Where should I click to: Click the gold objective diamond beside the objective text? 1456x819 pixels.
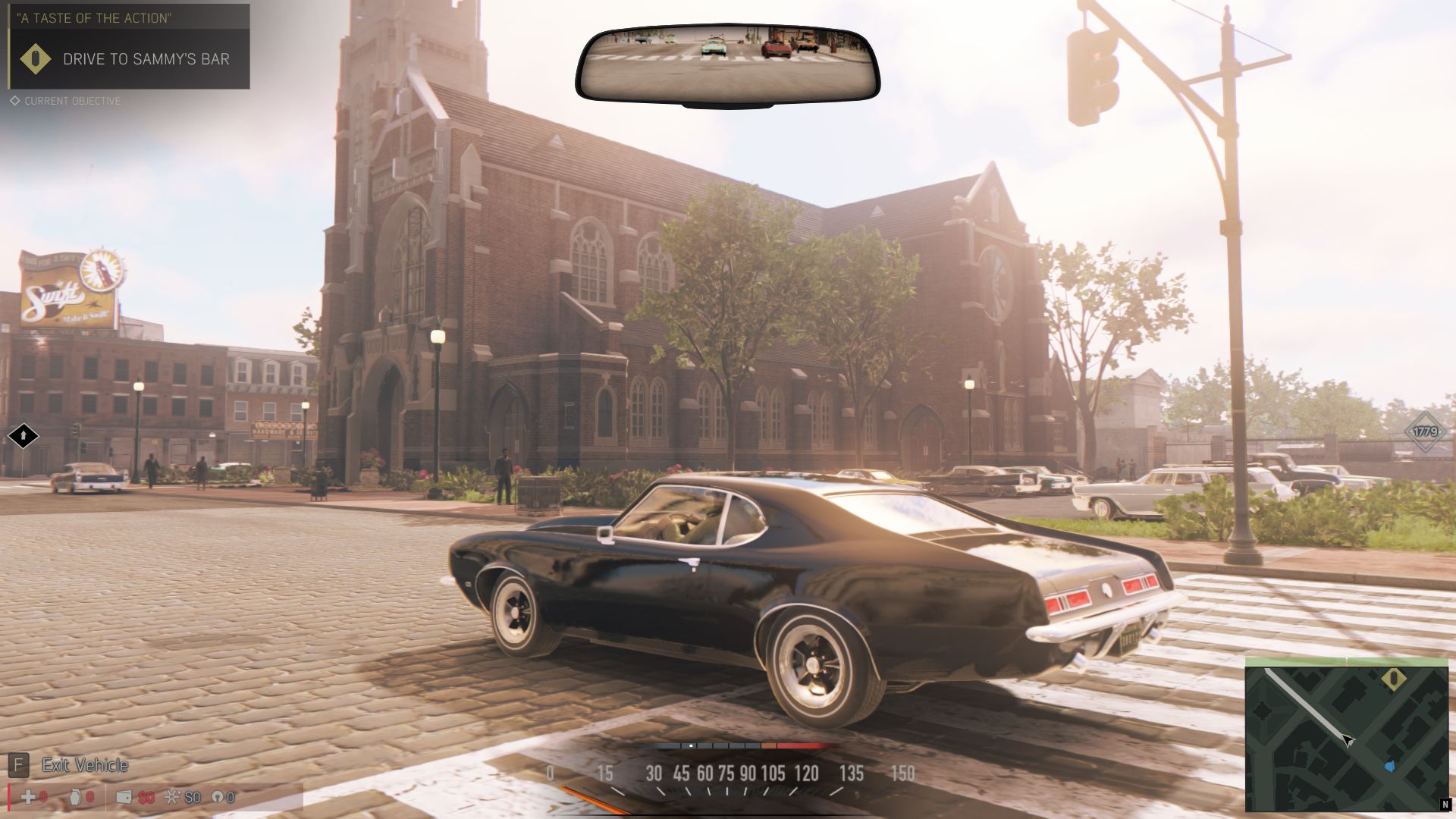pos(35,59)
